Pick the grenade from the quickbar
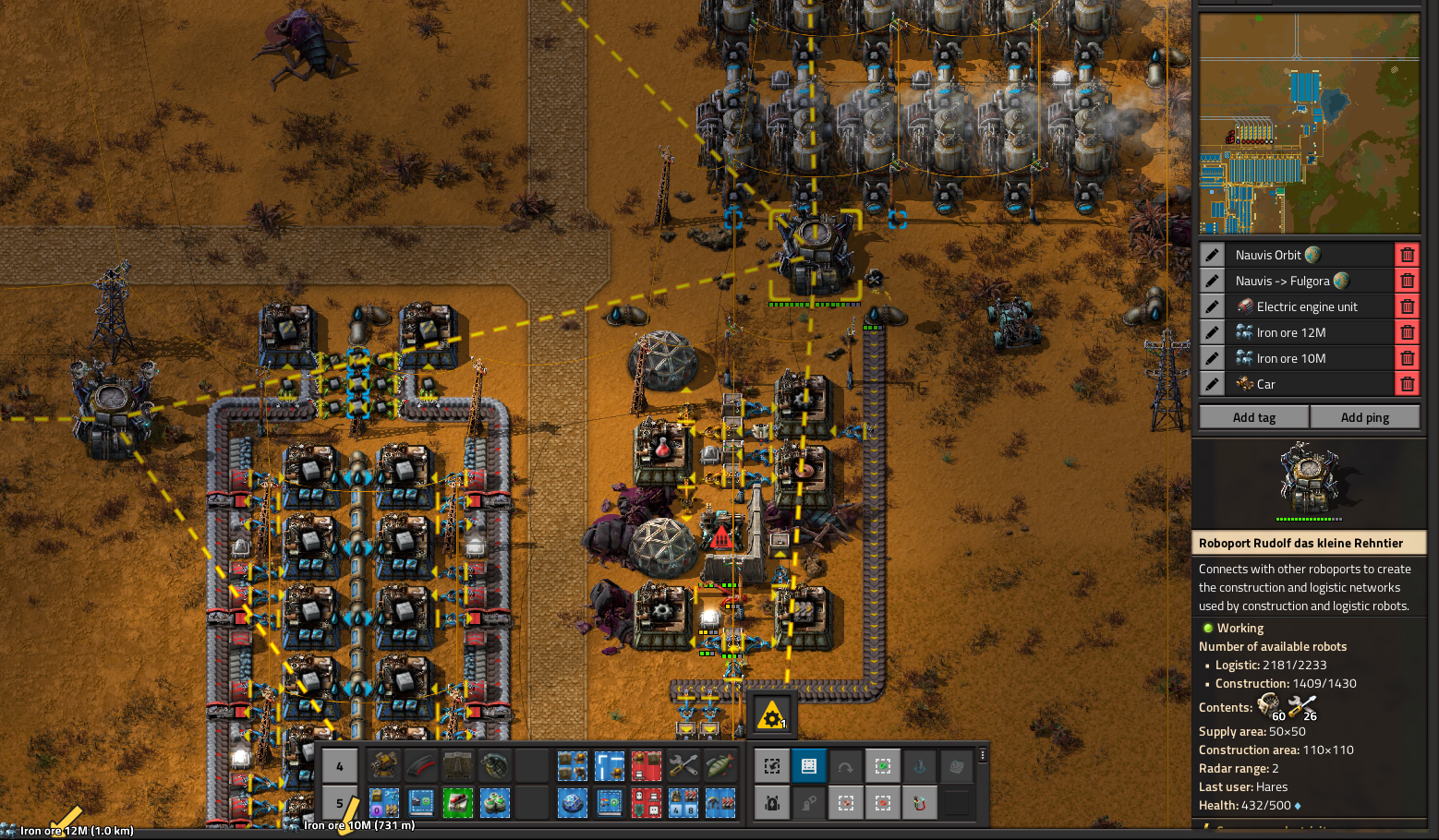 pos(495,765)
